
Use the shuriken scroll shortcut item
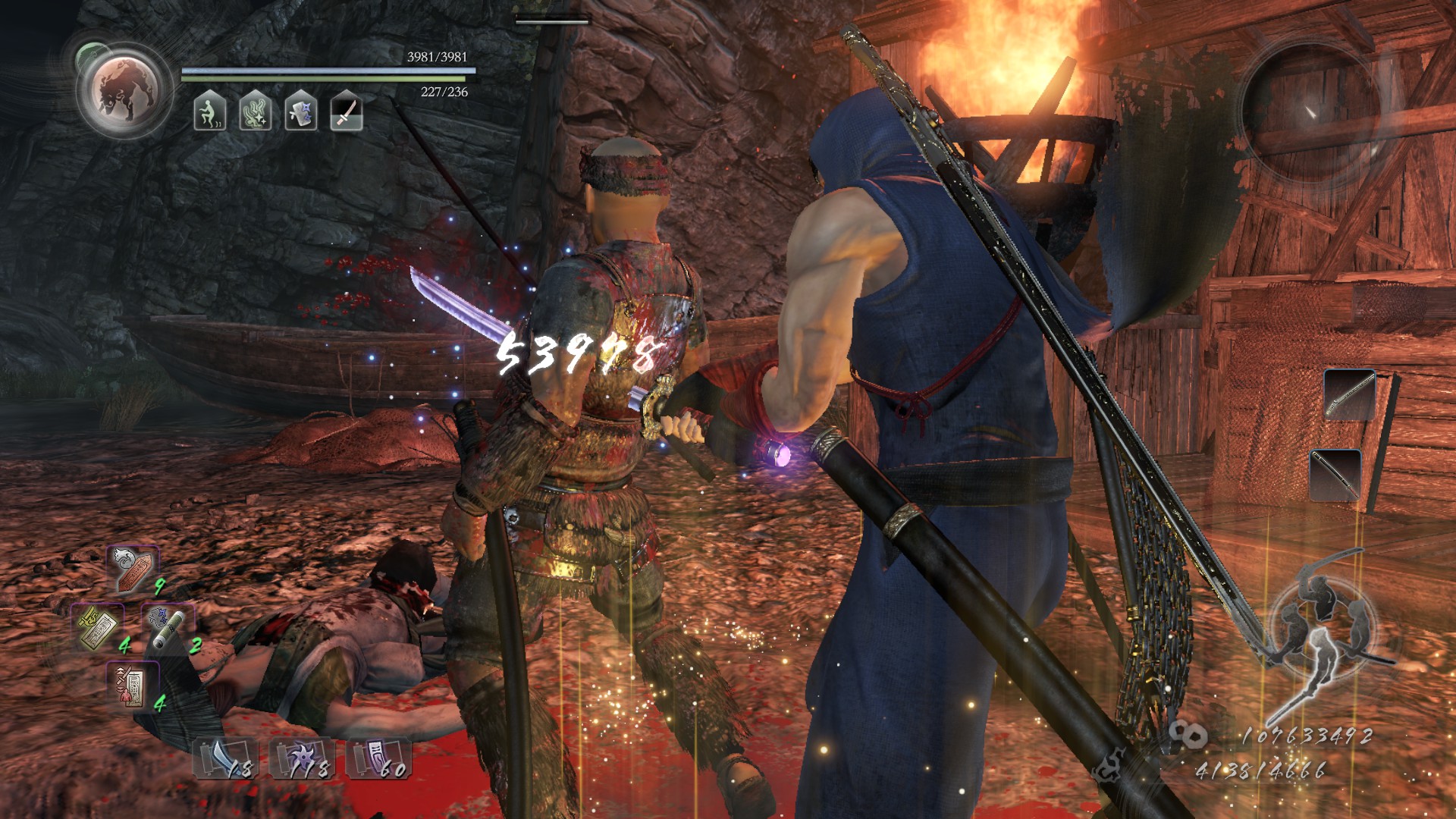point(168,626)
